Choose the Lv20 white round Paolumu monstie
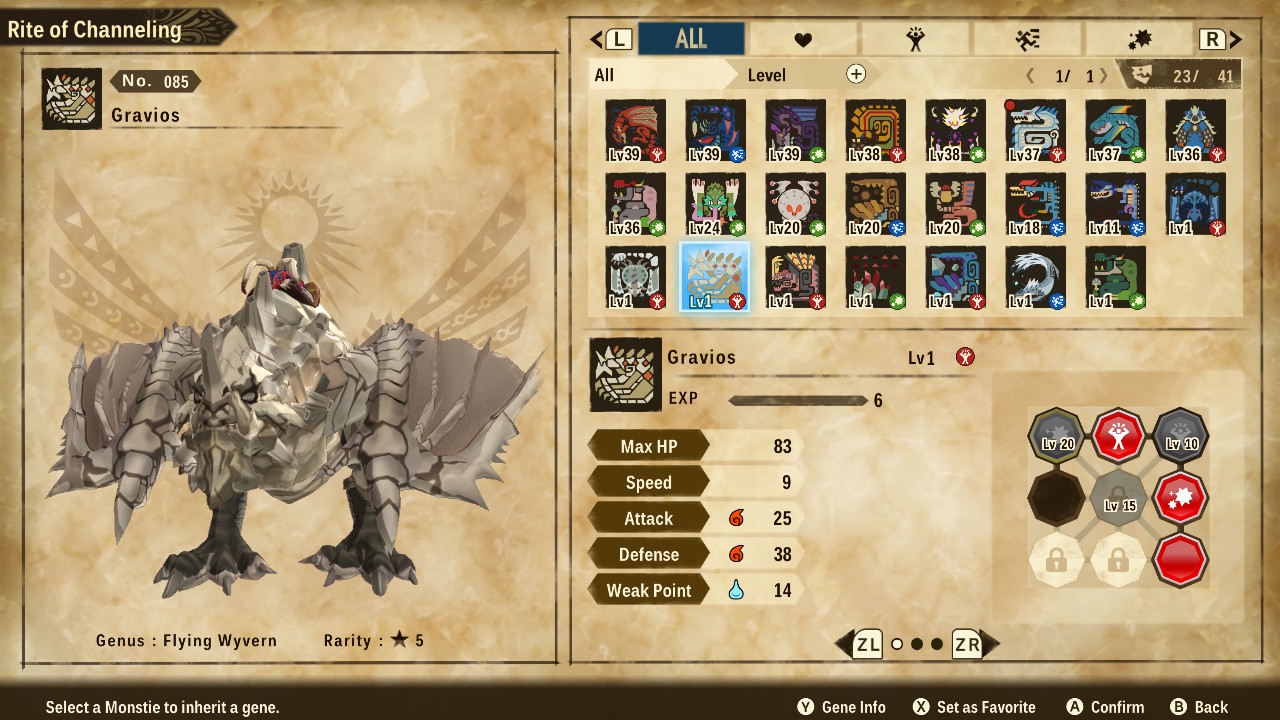The image size is (1280, 720). coord(795,205)
